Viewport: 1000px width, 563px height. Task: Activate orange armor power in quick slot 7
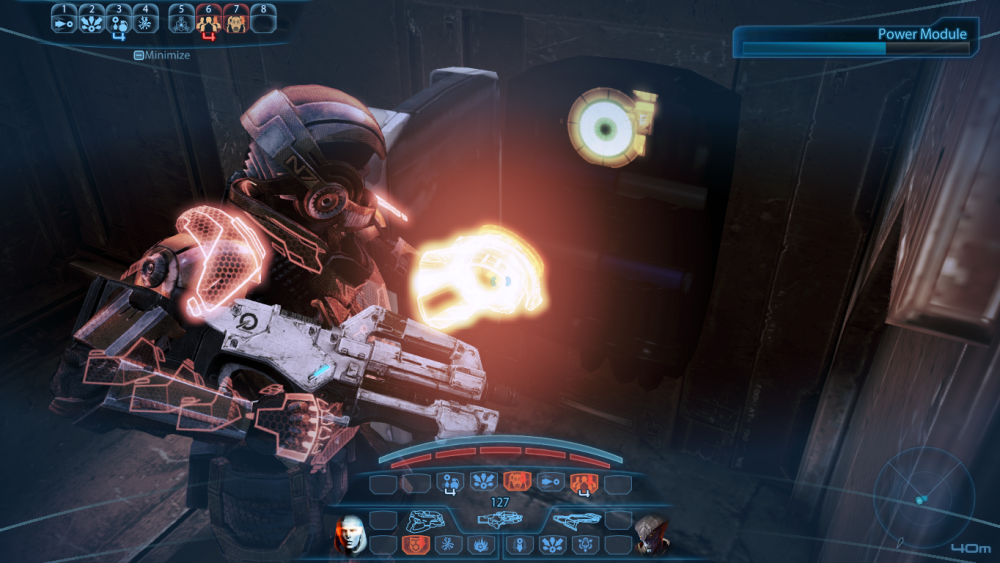[x=236, y=23]
